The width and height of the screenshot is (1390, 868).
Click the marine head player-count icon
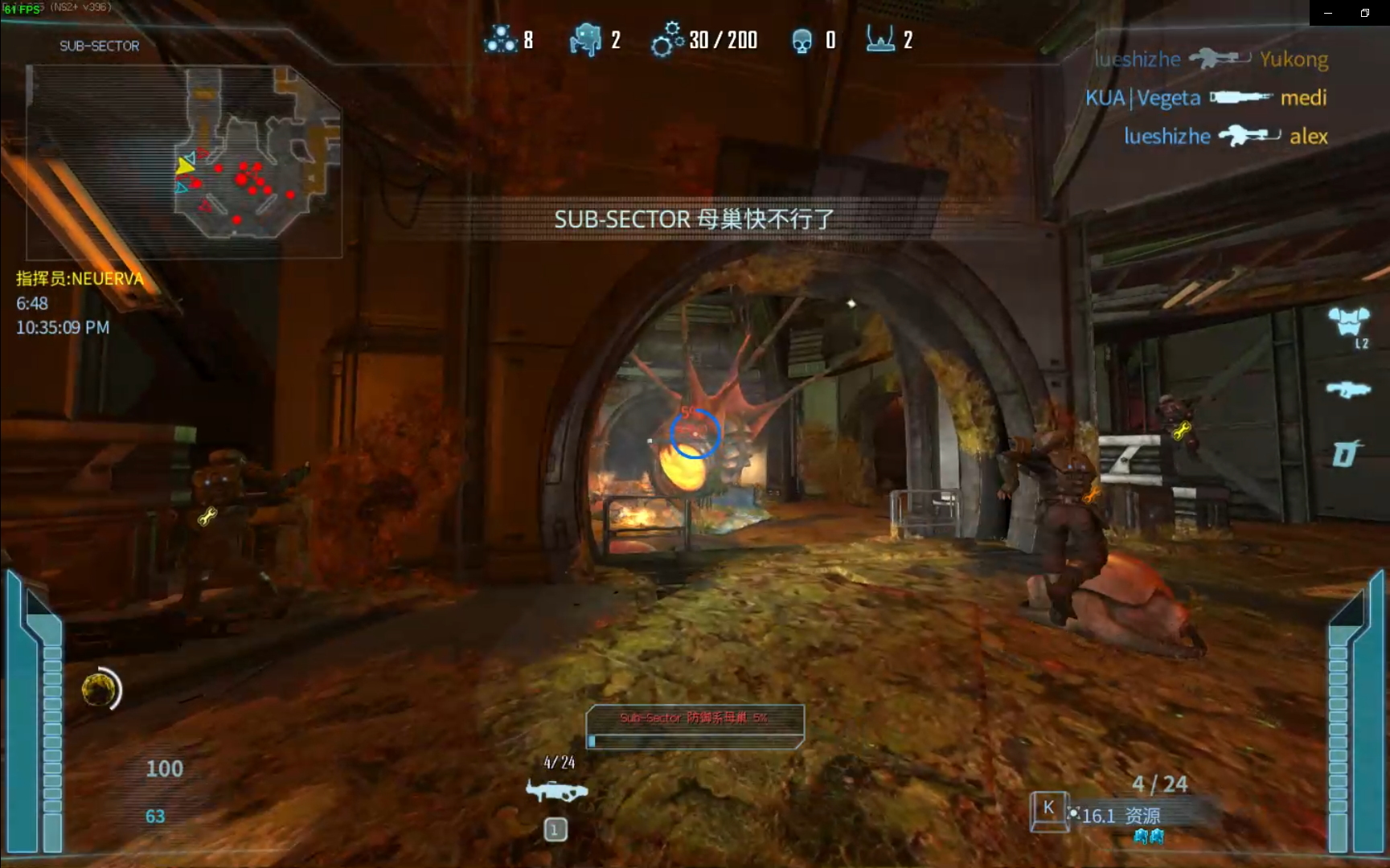[x=585, y=39]
